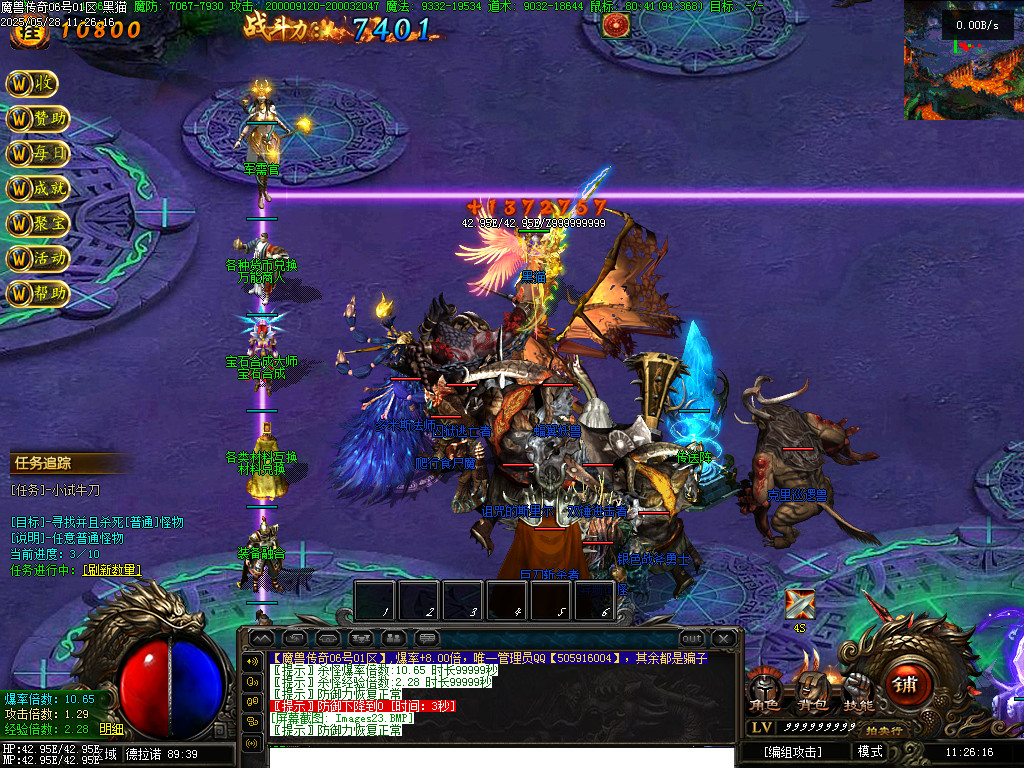This screenshot has height=768, width=1024.
Task: Click the 刷新数量 quest refresh link
Action: click(x=111, y=570)
